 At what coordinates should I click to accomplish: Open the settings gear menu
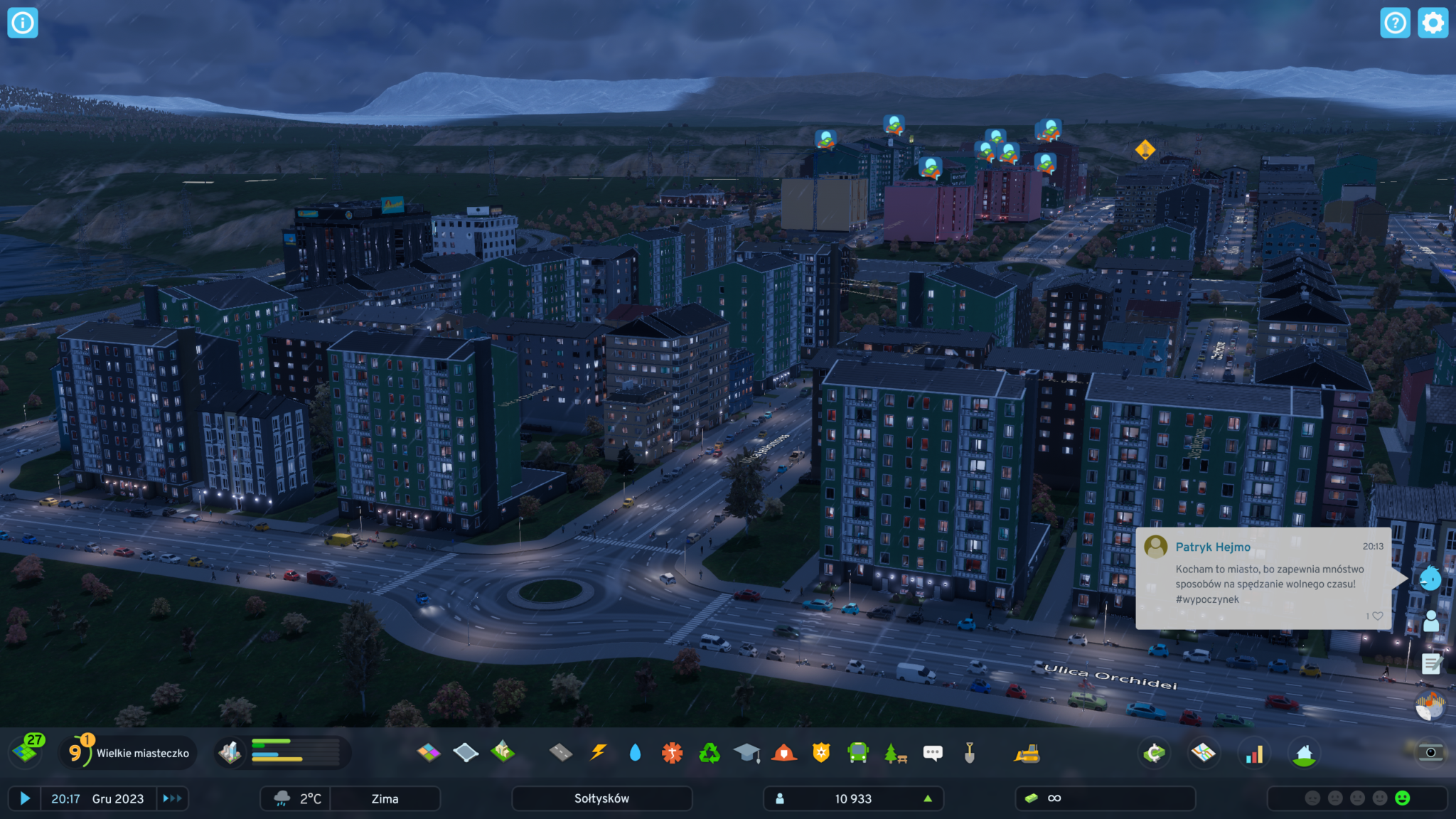[1433, 23]
